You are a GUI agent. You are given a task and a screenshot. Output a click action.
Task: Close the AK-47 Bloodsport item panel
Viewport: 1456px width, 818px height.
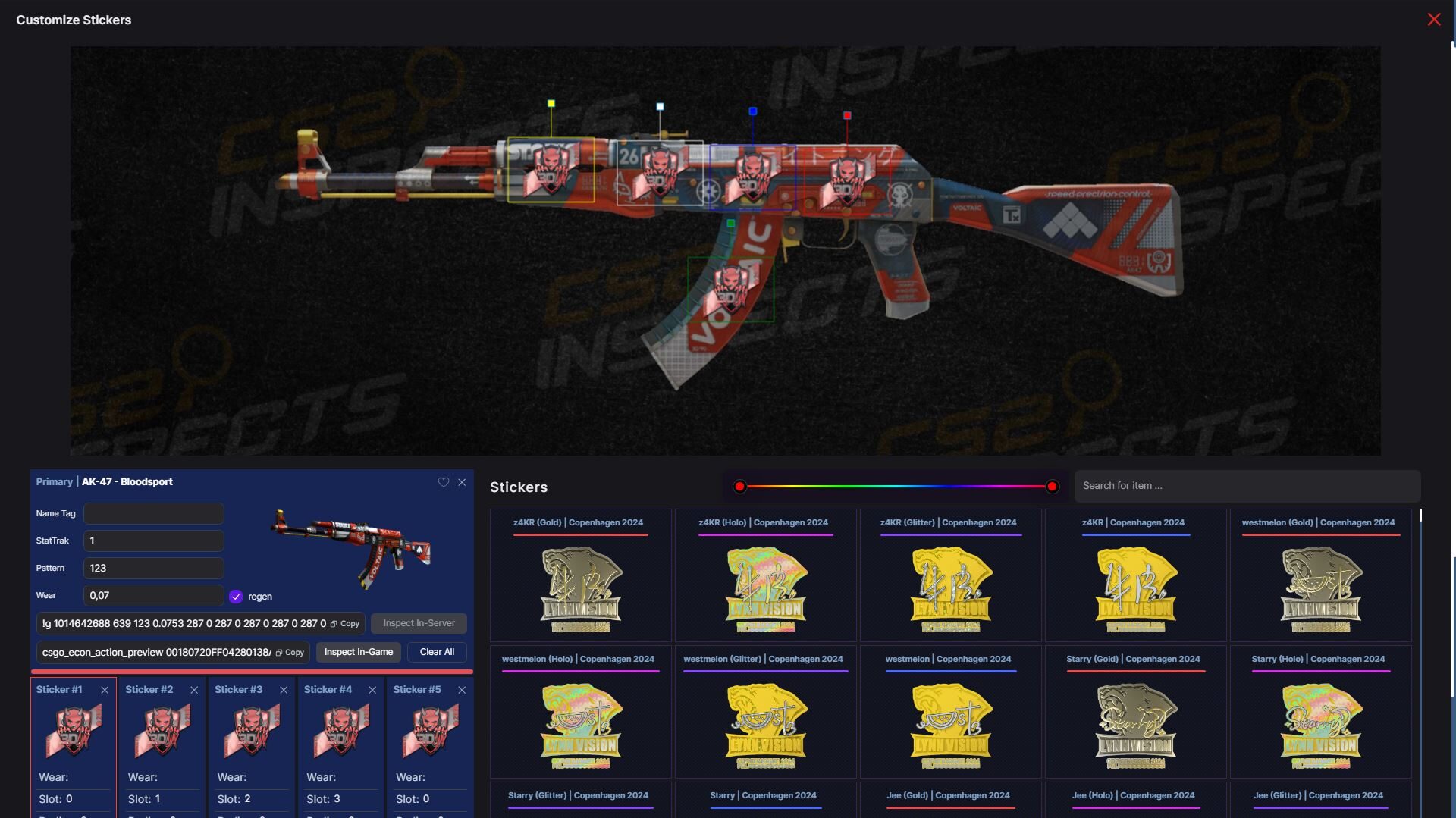[x=463, y=482]
